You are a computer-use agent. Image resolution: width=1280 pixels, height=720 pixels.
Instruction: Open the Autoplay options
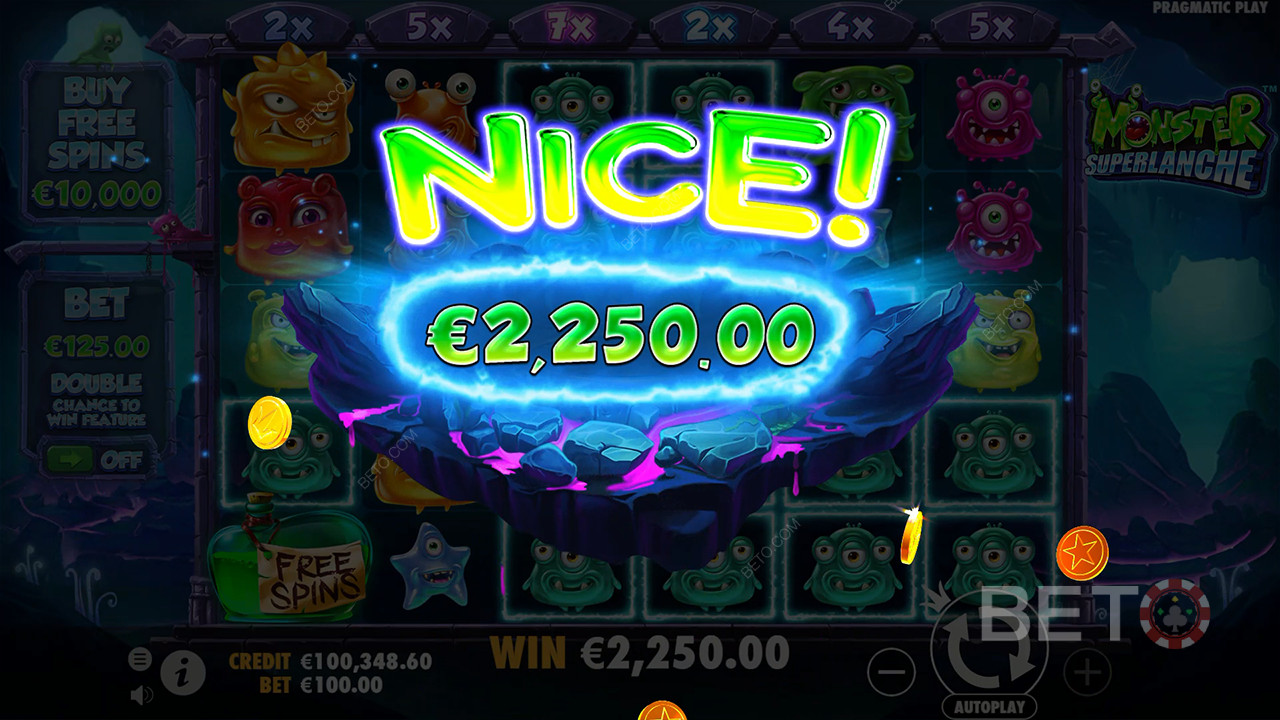pos(988,707)
